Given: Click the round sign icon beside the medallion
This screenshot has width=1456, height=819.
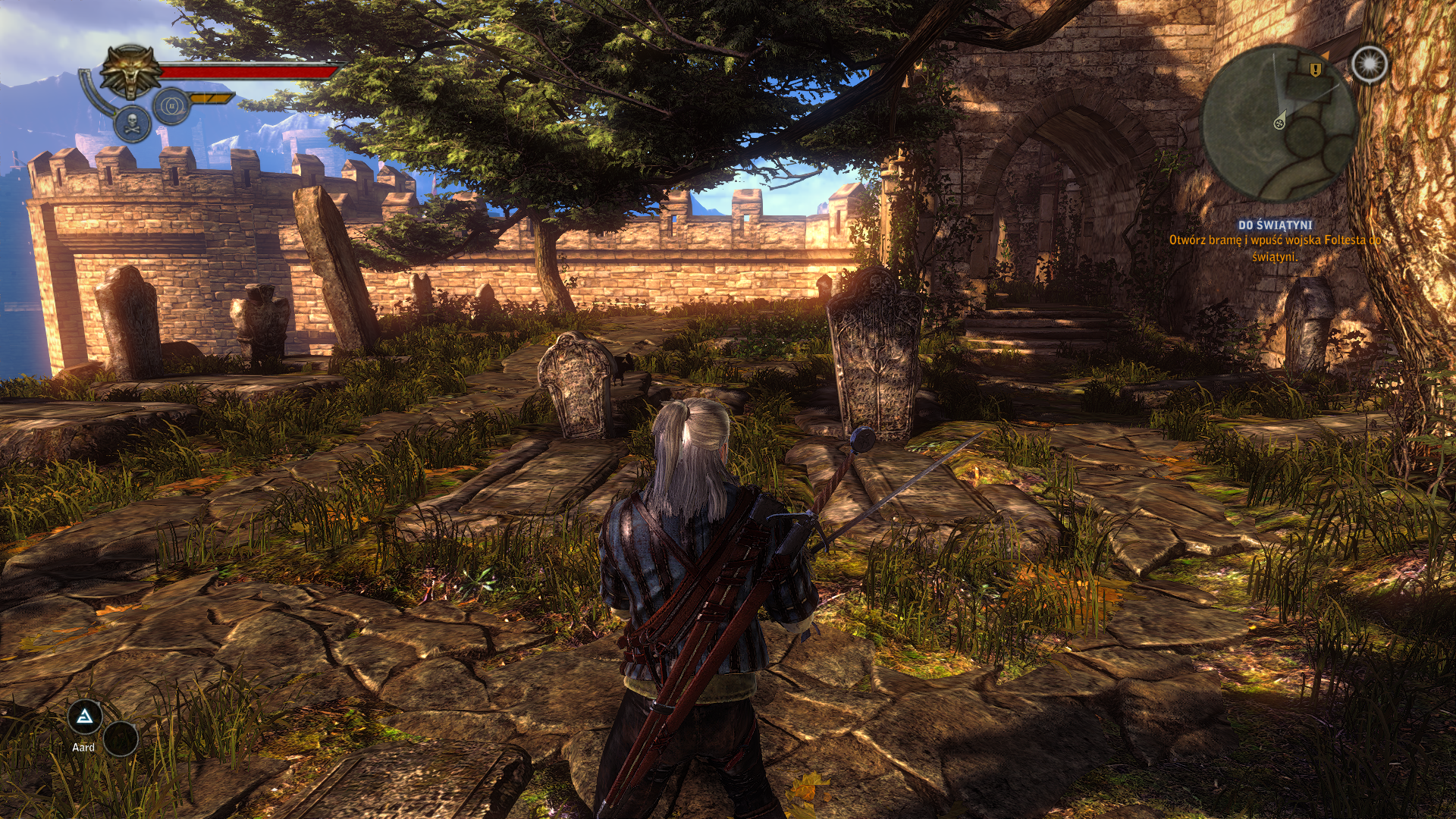Looking at the screenshot, I should pos(171,106).
